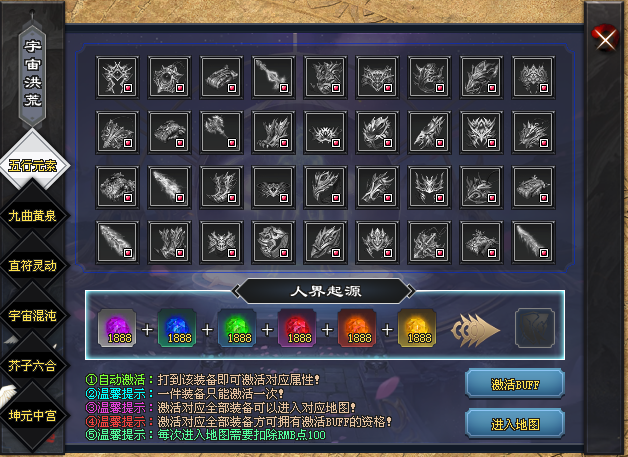Open the 九曲黄泉 tab
Viewport: 628px width, 457px height.
(33, 215)
